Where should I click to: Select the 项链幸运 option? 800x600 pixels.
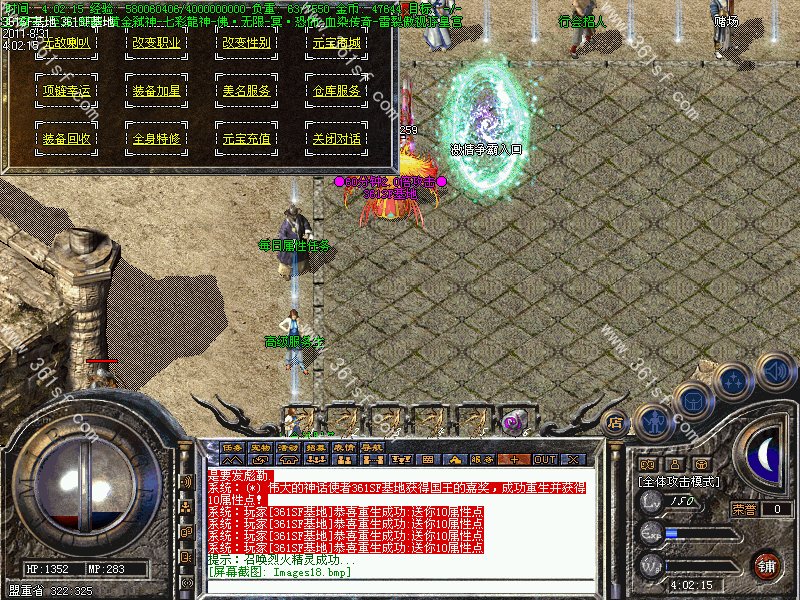[x=65, y=91]
